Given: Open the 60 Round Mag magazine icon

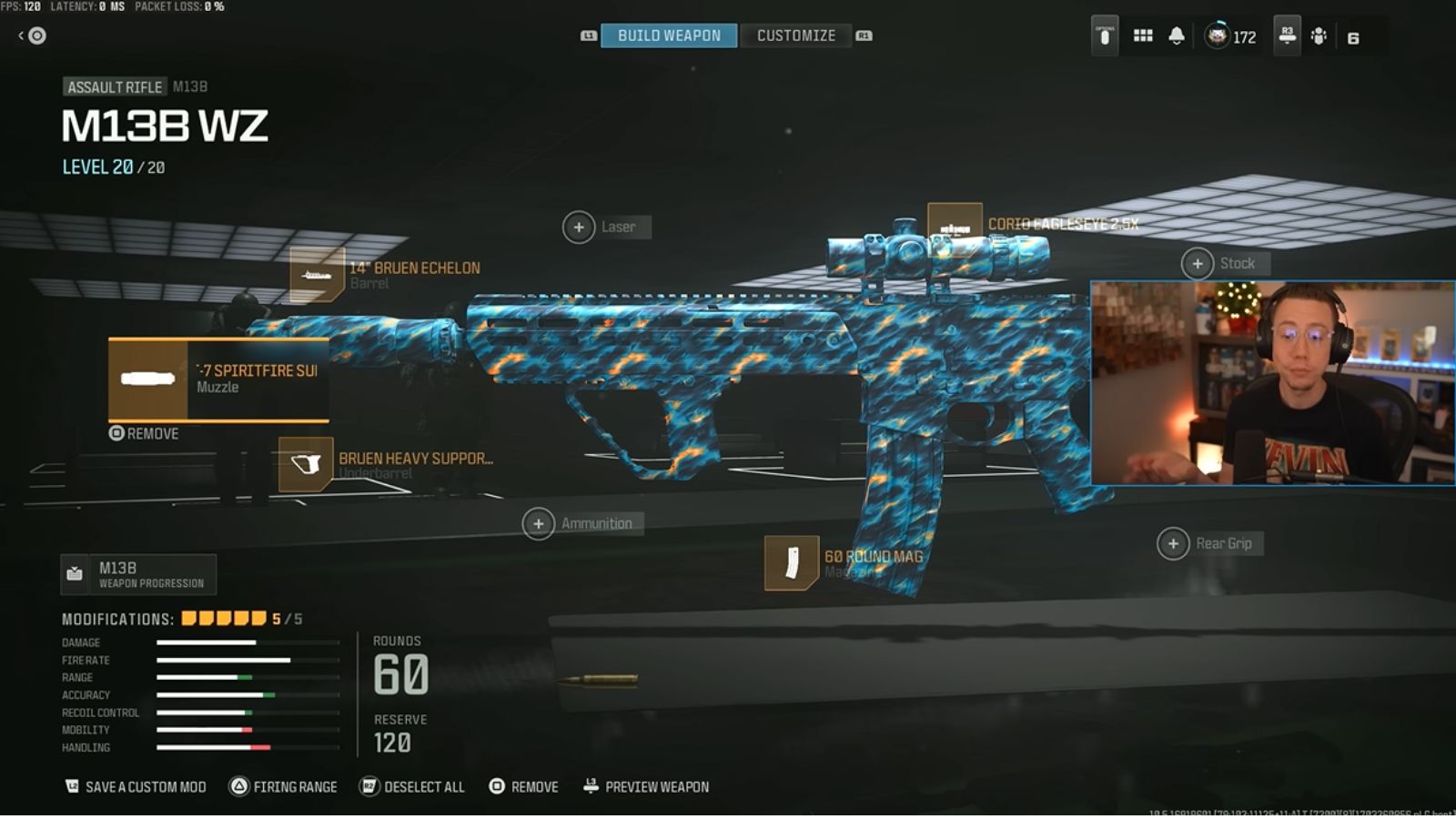Looking at the screenshot, I should click(791, 564).
